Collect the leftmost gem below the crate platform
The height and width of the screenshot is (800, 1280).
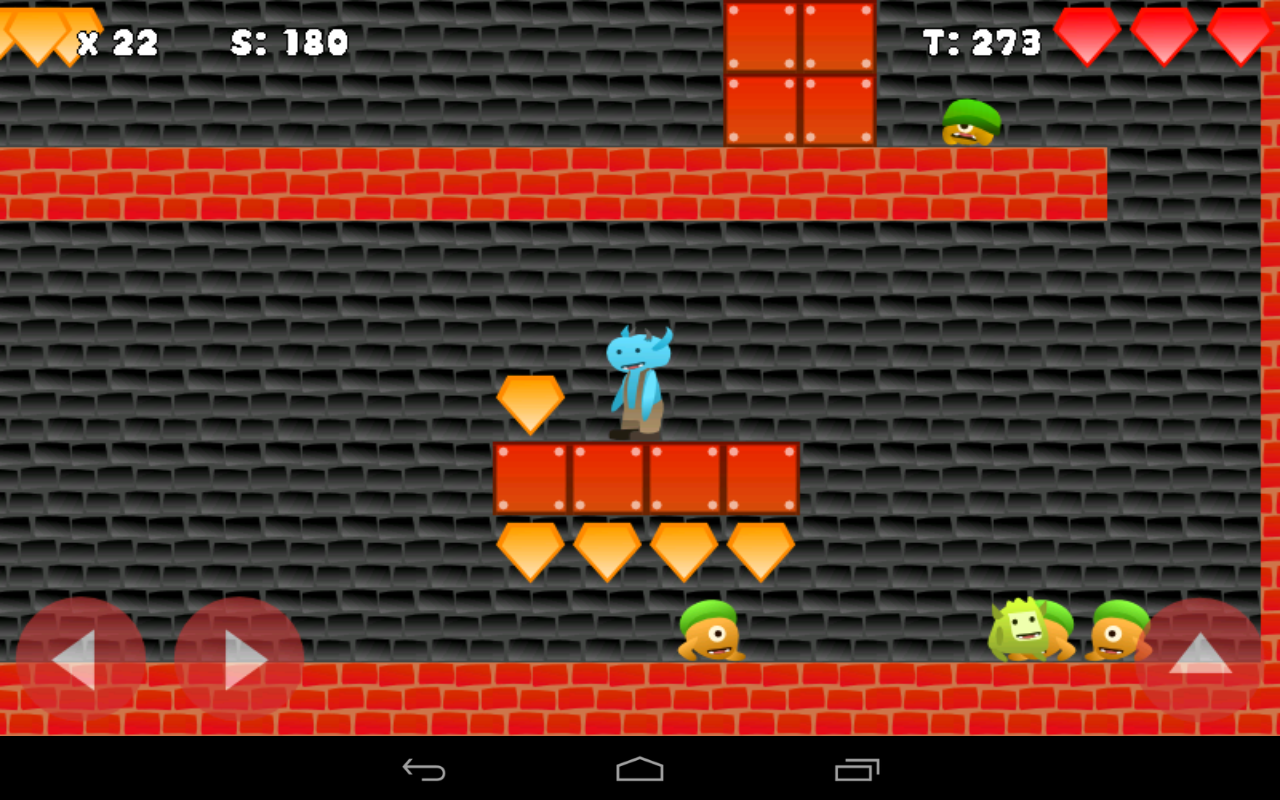(x=528, y=550)
